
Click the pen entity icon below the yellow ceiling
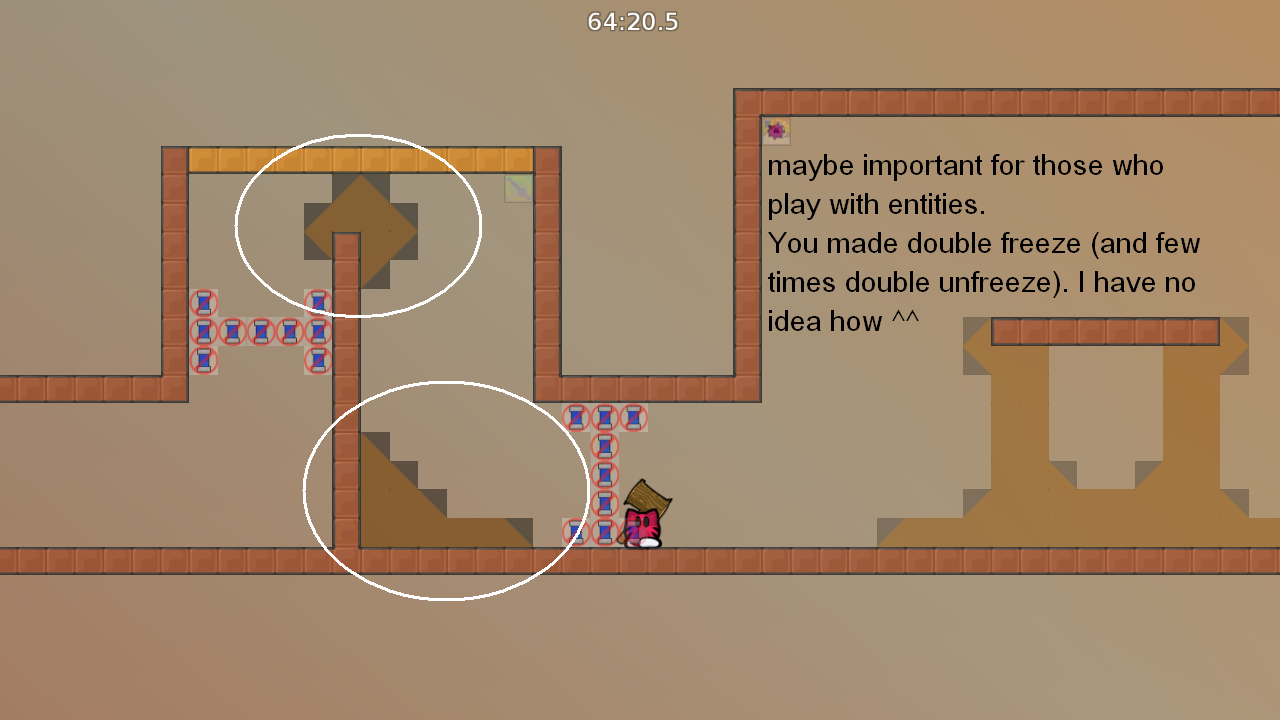517,189
